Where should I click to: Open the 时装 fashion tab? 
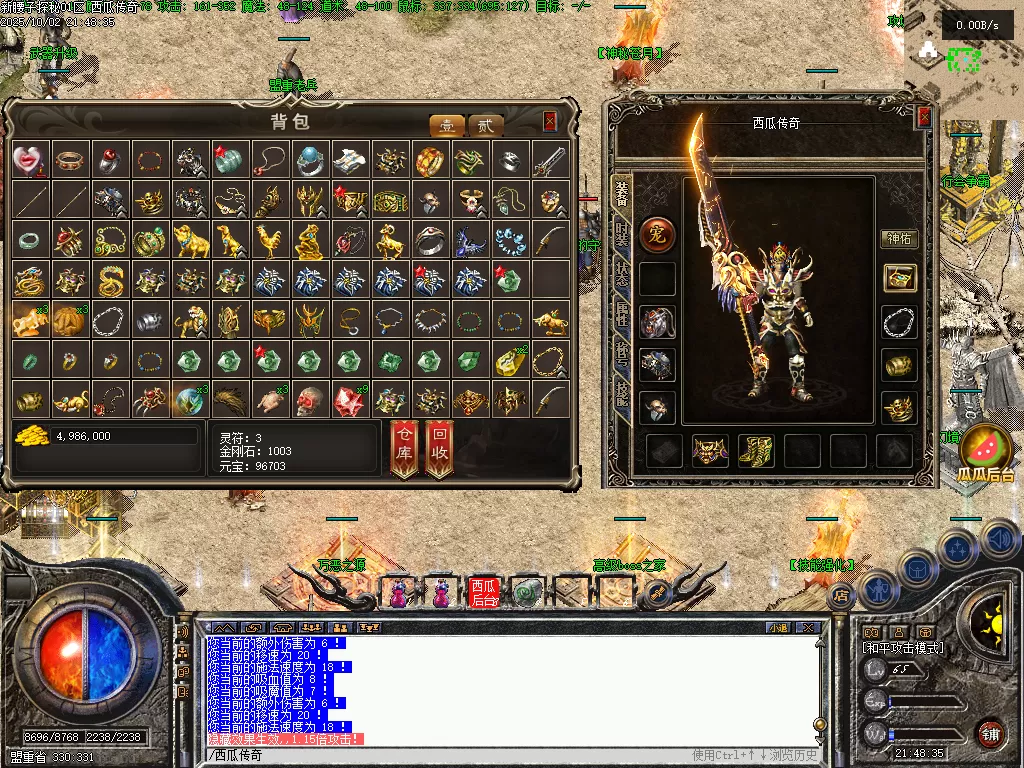pos(621,234)
